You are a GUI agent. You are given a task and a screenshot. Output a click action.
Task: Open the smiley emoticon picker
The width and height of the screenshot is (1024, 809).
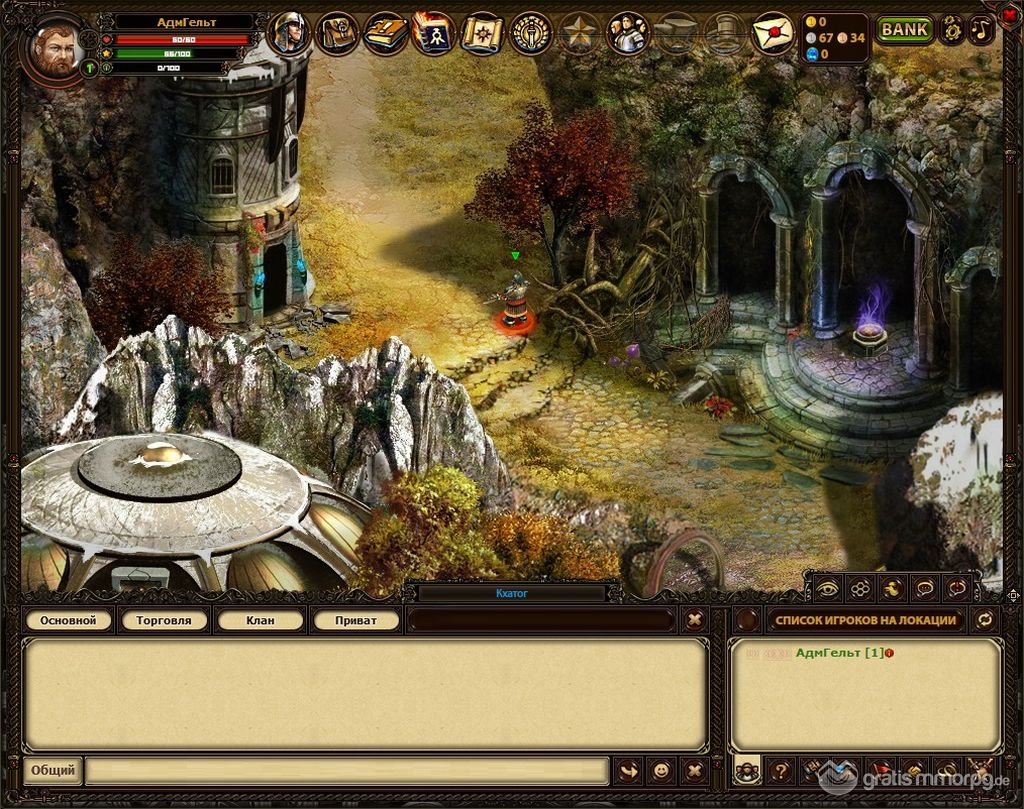point(661,771)
